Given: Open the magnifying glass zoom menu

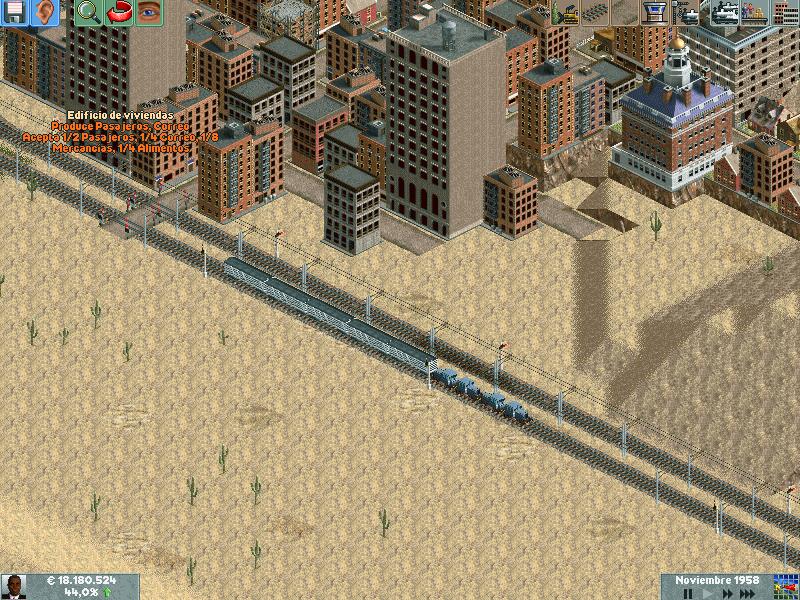Looking at the screenshot, I should 89,13.
